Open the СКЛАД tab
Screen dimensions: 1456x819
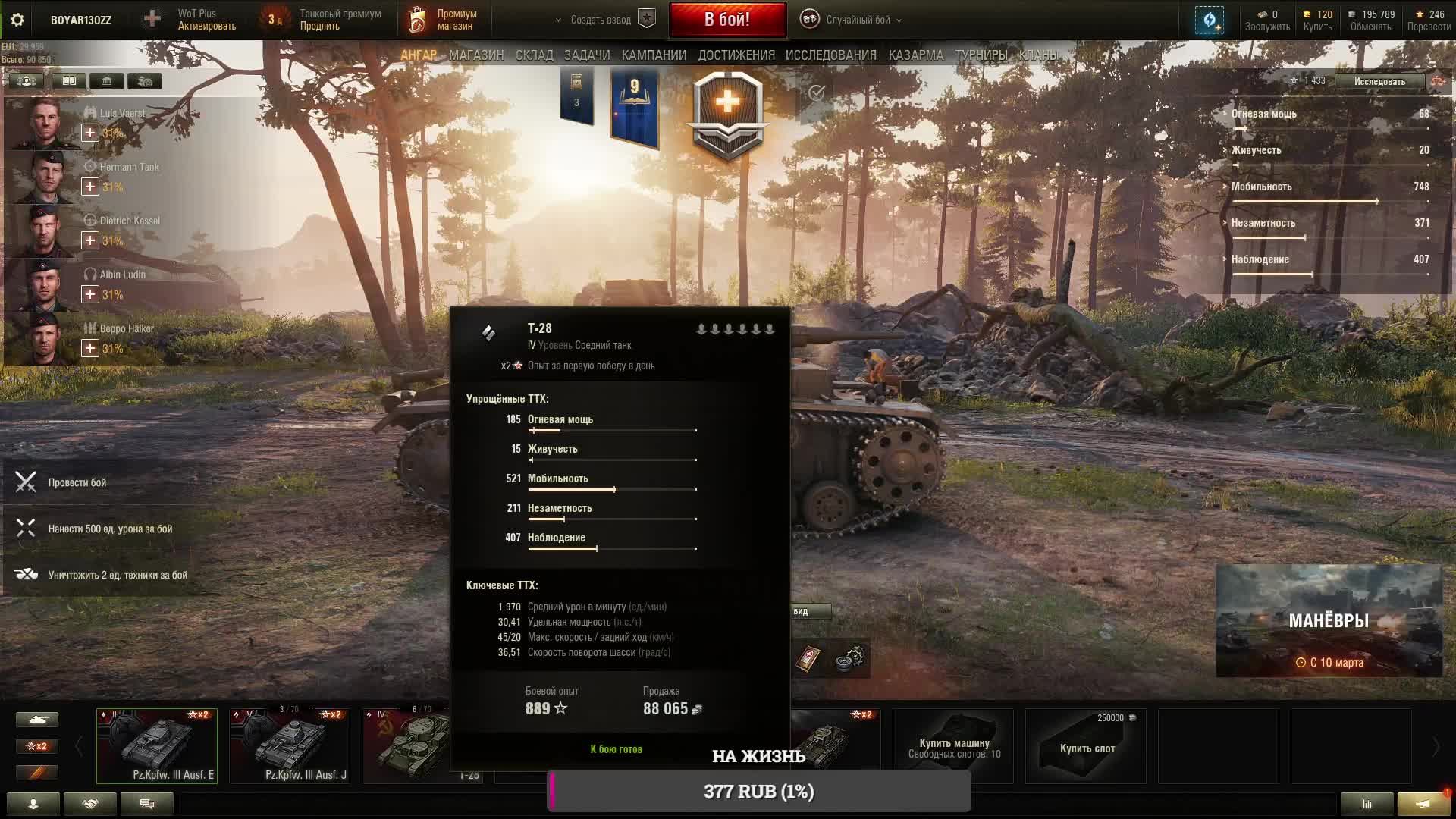coord(534,55)
